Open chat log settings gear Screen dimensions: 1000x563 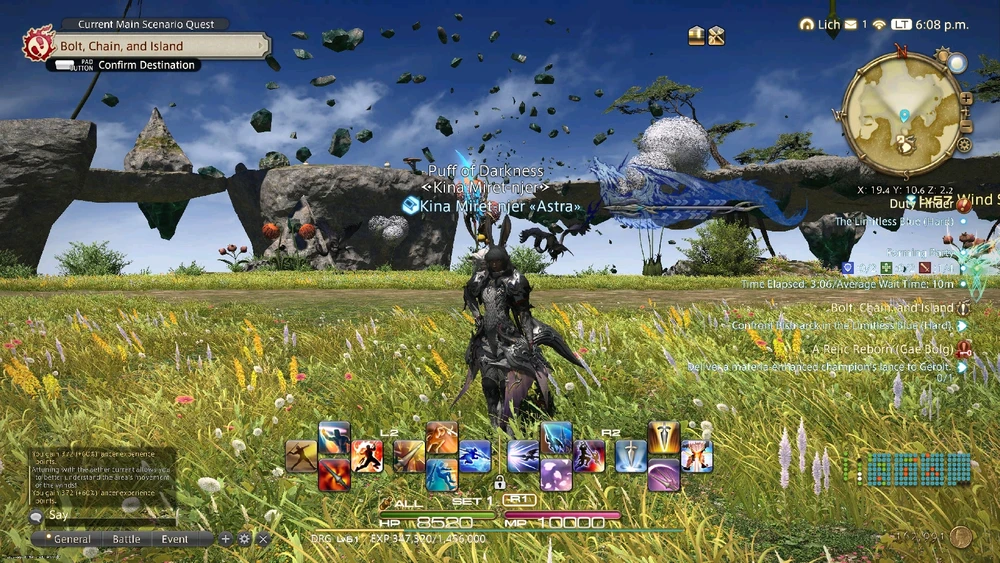[244, 539]
